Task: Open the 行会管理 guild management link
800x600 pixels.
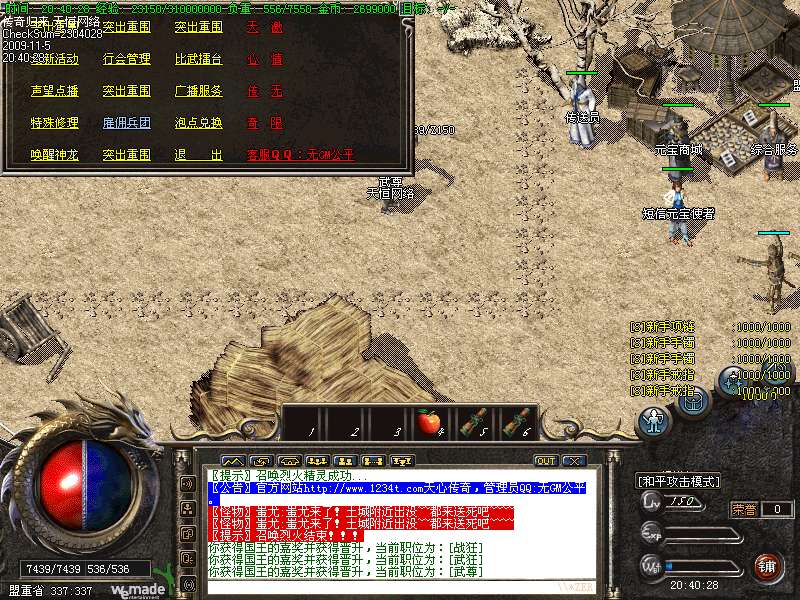Action: [x=126, y=59]
